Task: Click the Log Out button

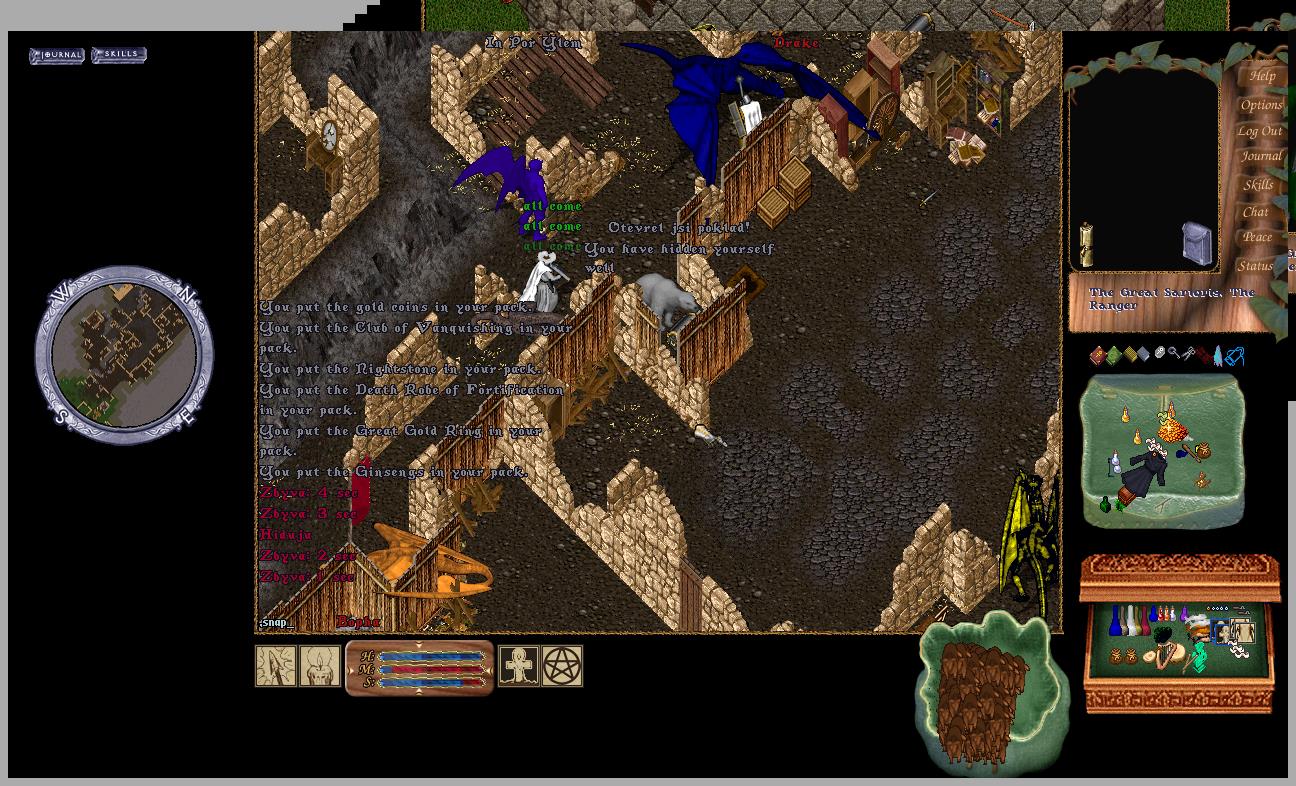Action: 1259,131
